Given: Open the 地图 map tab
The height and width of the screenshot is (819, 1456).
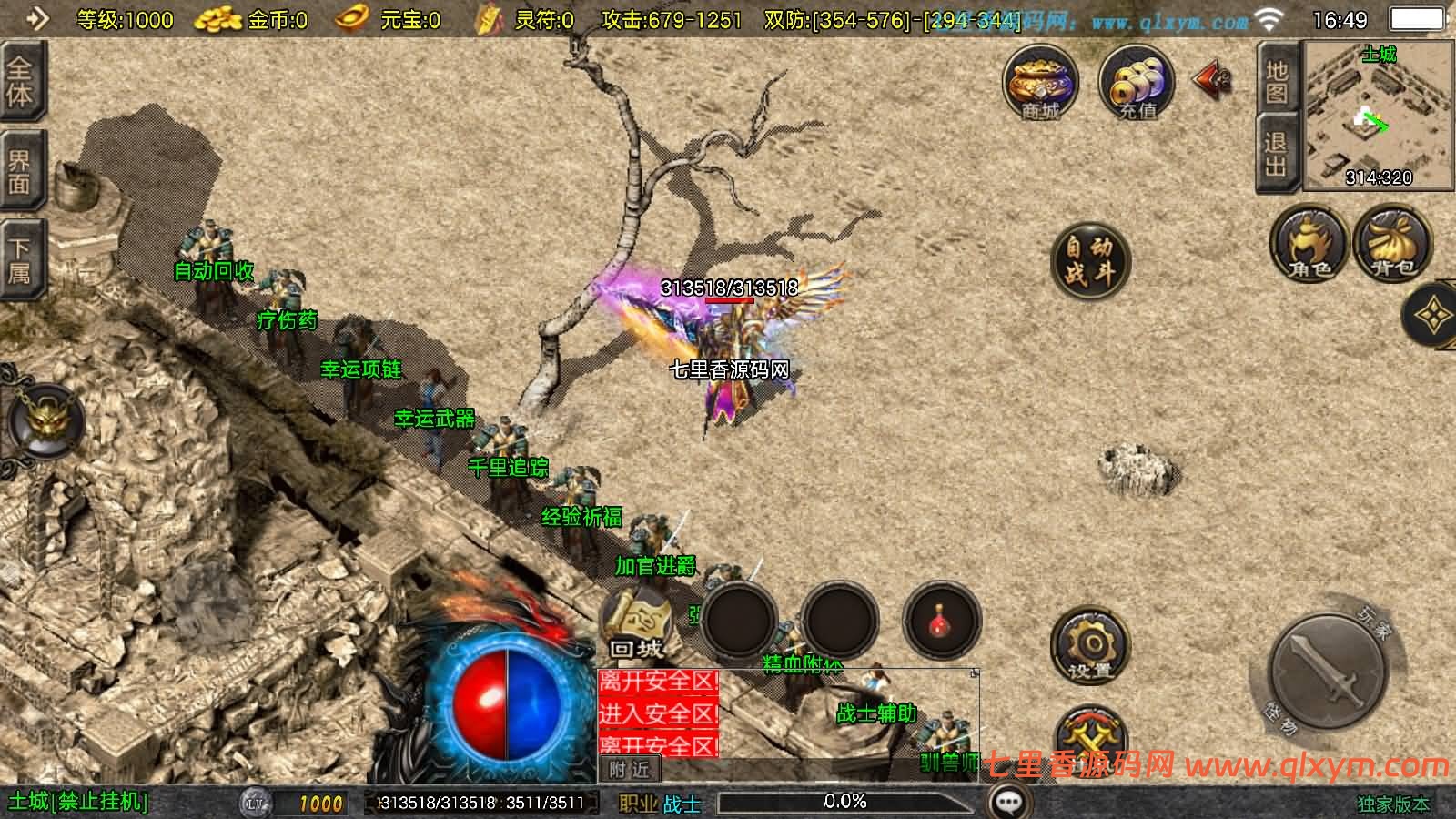Looking at the screenshot, I should pyautogui.click(x=1277, y=82).
